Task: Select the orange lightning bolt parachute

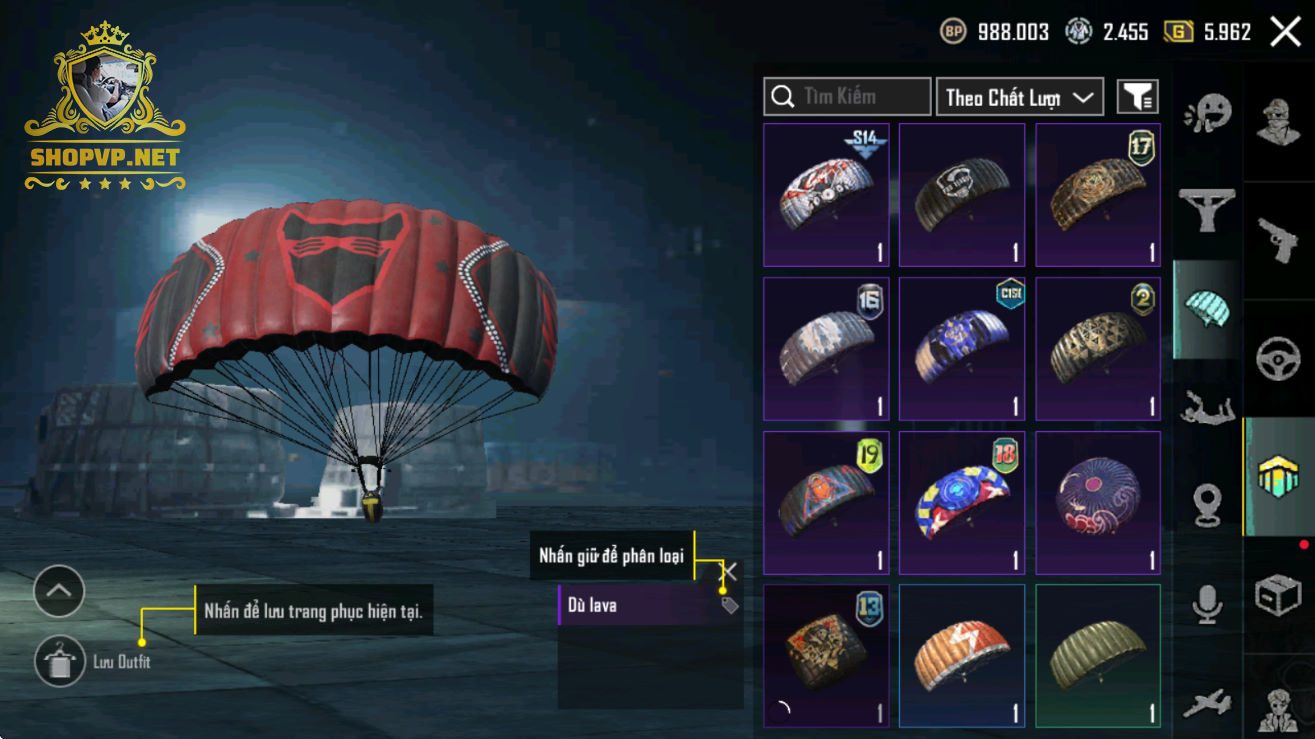Action: (962, 656)
